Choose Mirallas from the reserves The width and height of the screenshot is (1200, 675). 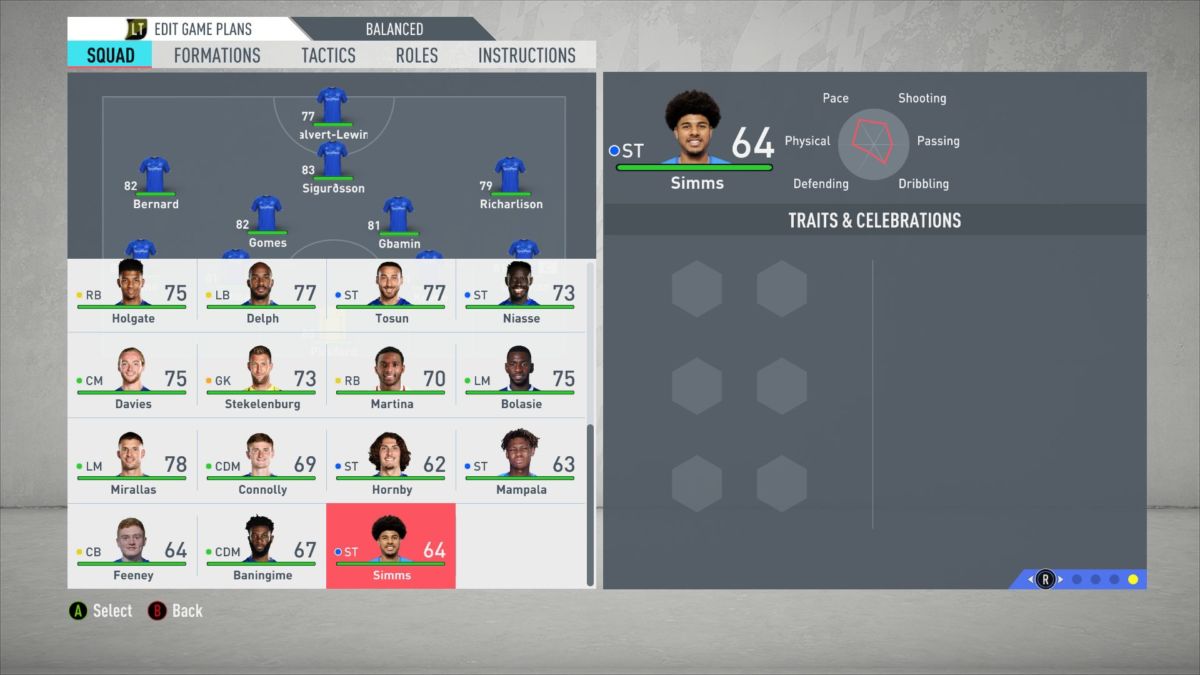[x=132, y=467]
